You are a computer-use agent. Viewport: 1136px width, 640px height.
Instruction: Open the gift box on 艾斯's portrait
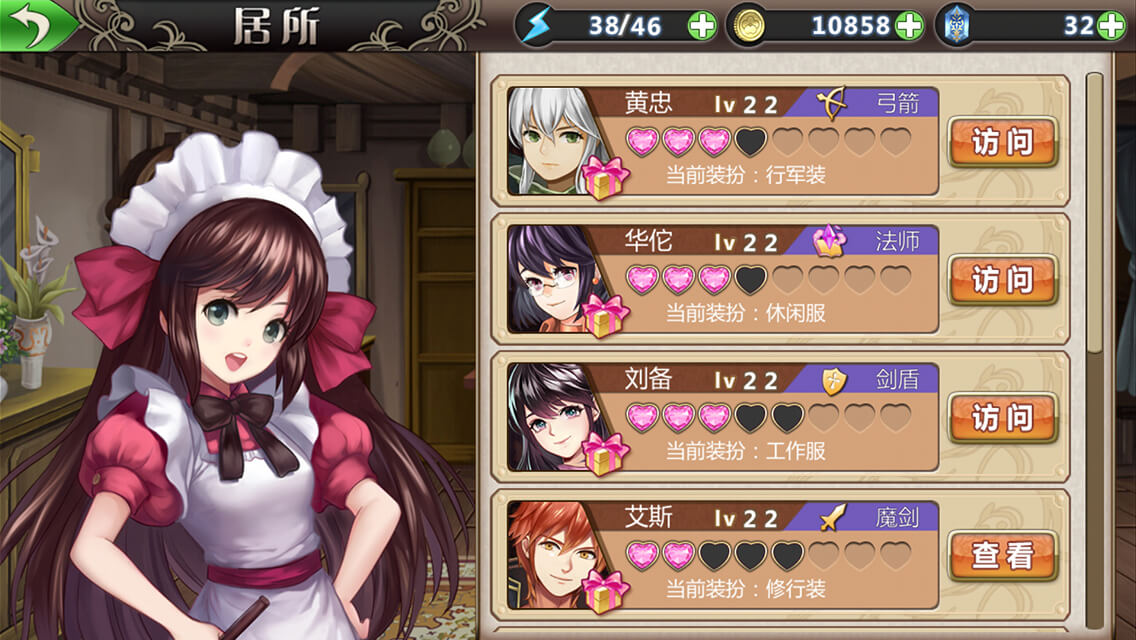coord(605,590)
